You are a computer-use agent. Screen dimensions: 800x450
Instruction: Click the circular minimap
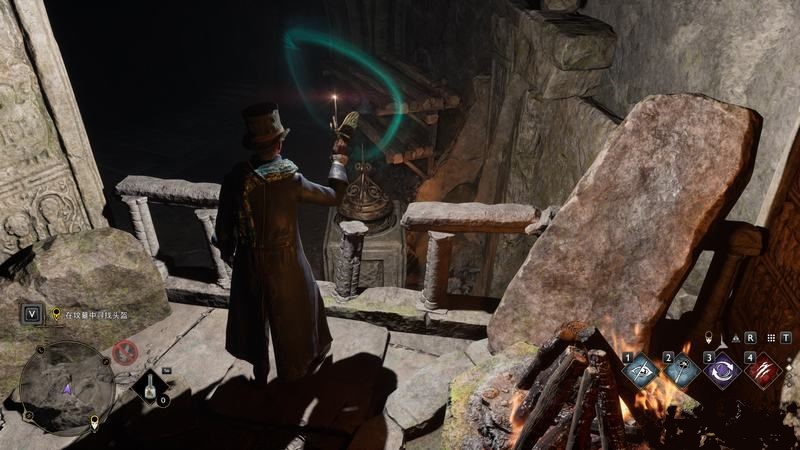[x=67, y=386]
